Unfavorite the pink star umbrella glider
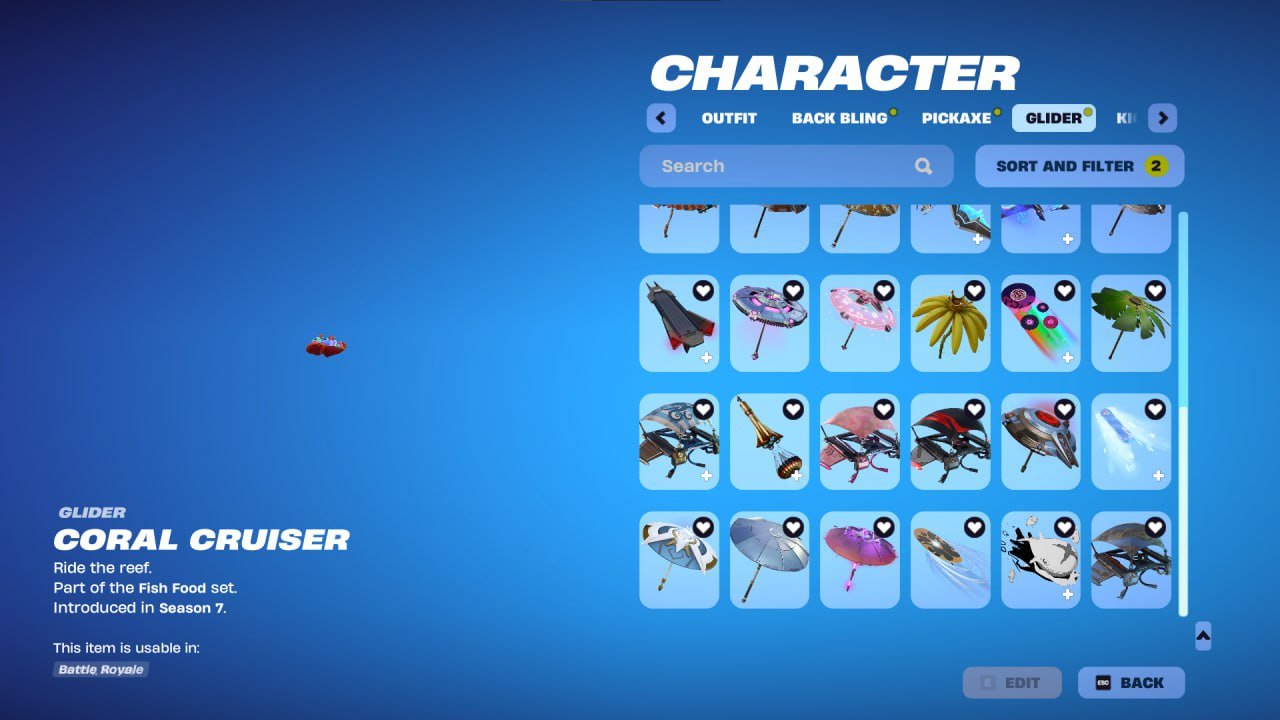The height and width of the screenshot is (720, 1280). point(884,291)
